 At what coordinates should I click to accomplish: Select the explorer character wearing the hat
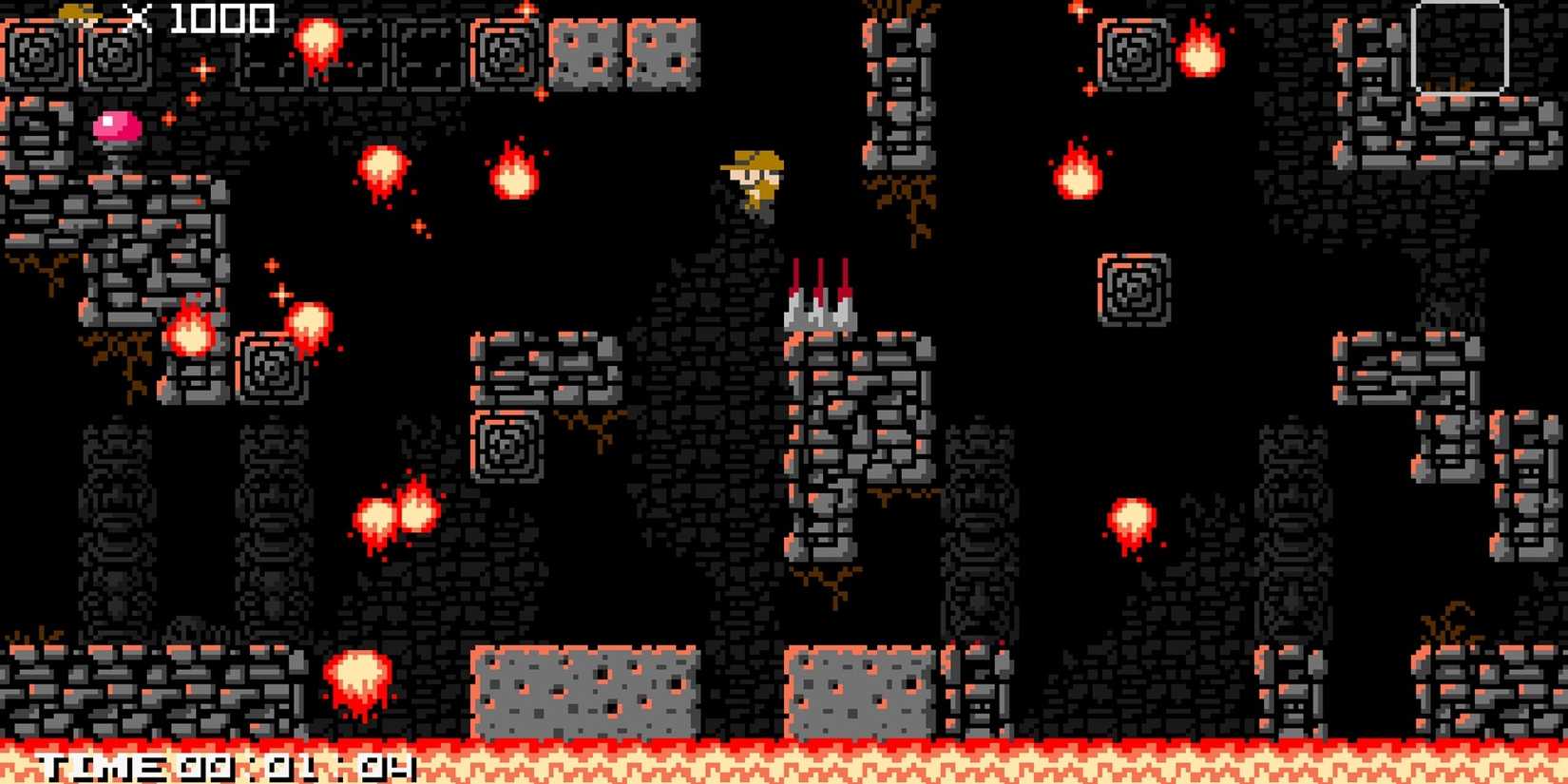point(750,185)
